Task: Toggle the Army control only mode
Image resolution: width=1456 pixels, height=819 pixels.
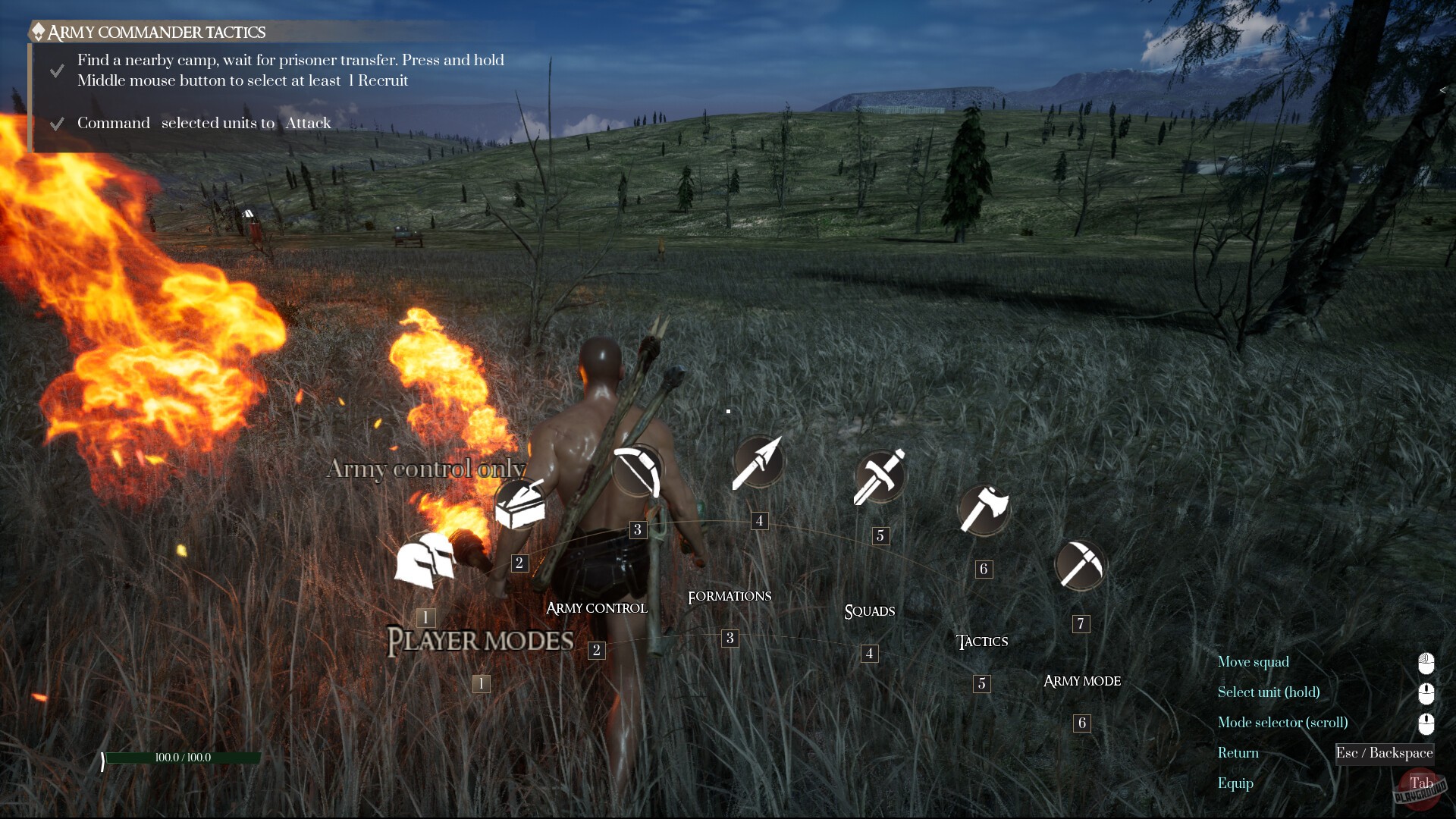Action: click(x=425, y=469)
